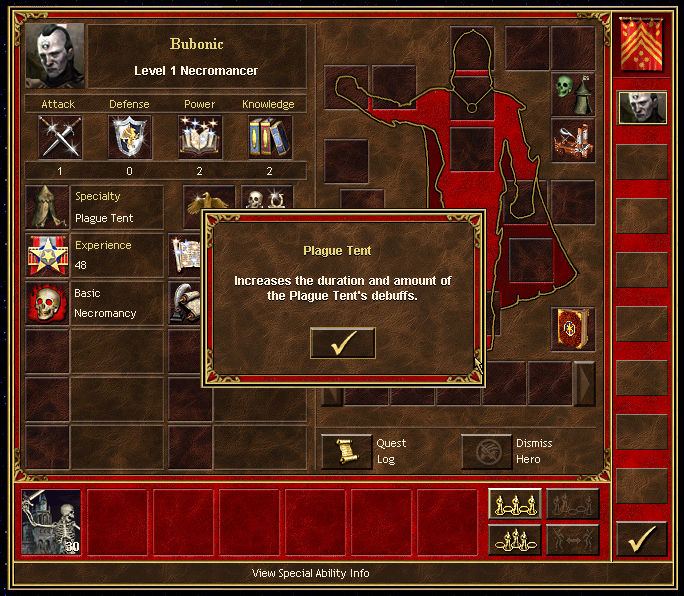Viewport: 684px width, 596px height.
Task: Close the hero screen with the corner checkmark
Action: (641, 539)
